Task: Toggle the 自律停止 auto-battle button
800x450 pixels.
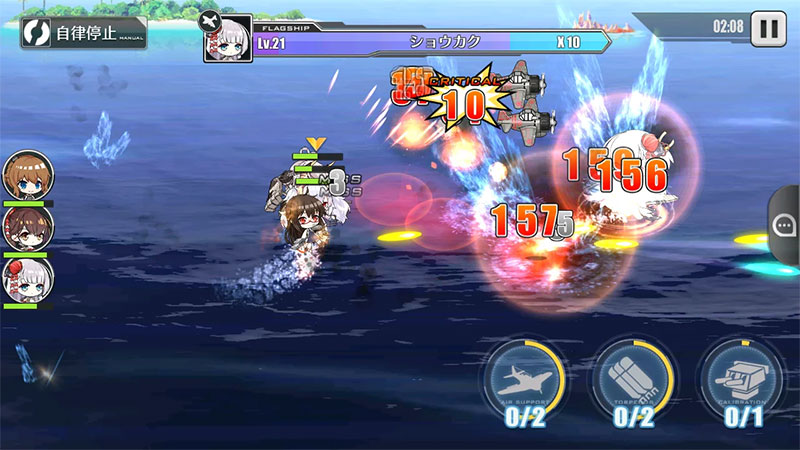Action: [x=83, y=32]
